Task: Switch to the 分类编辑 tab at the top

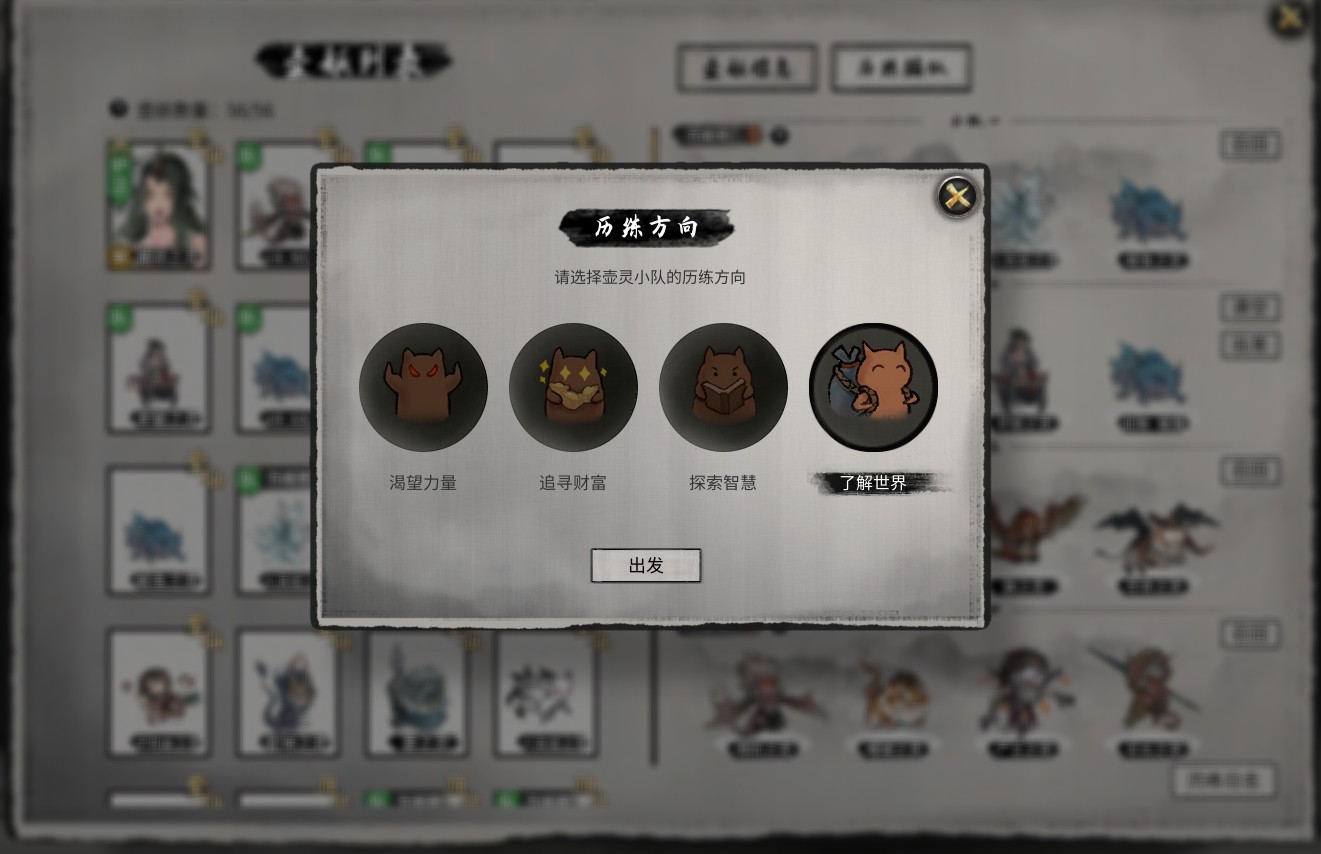Action: pyautogui.click(x=900, y=68)
